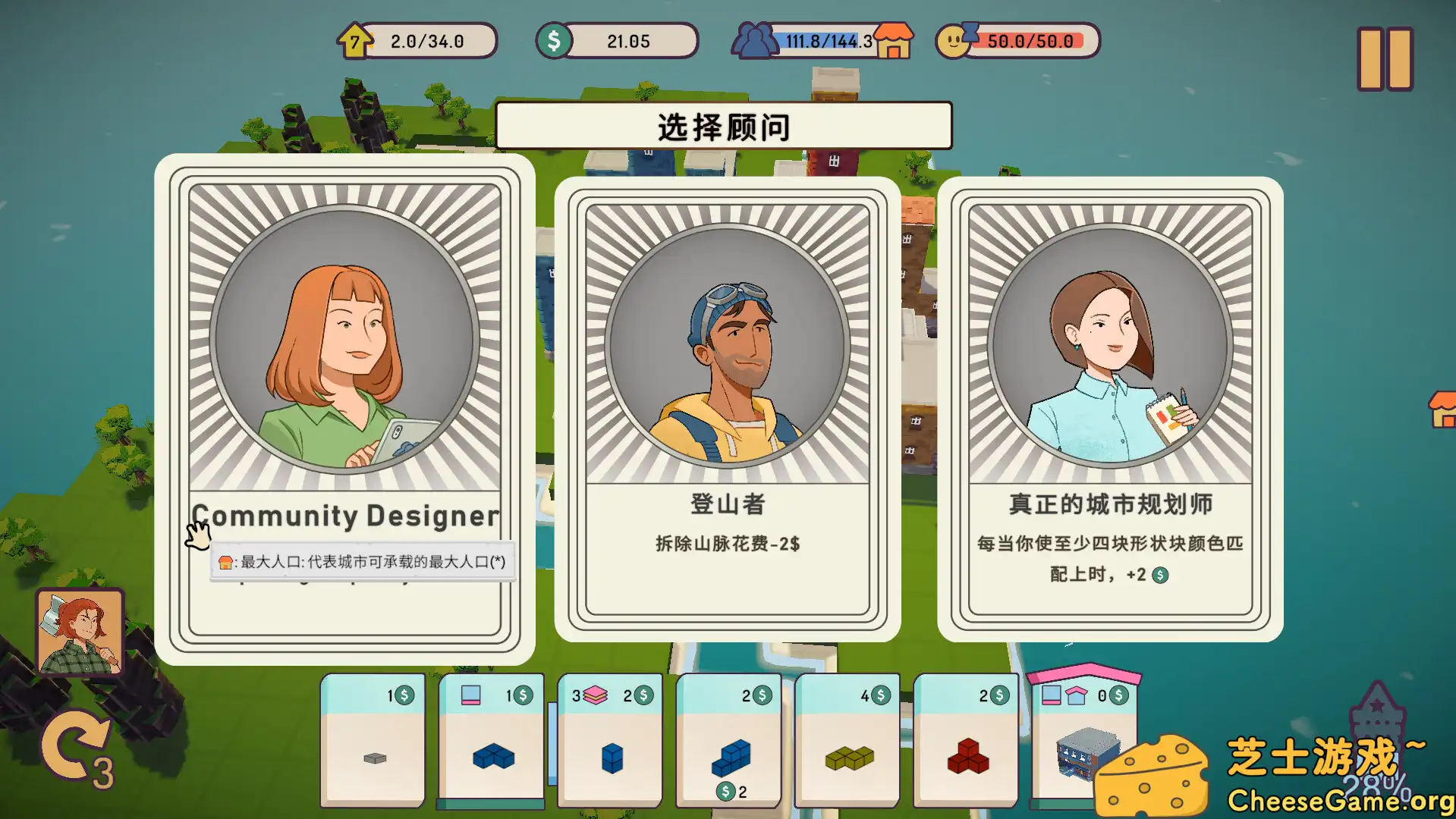The image size is (1456, 819).
Task: Select the gray single-block card costing 1$
Action: pyautogui.click(x=373, y=747)
